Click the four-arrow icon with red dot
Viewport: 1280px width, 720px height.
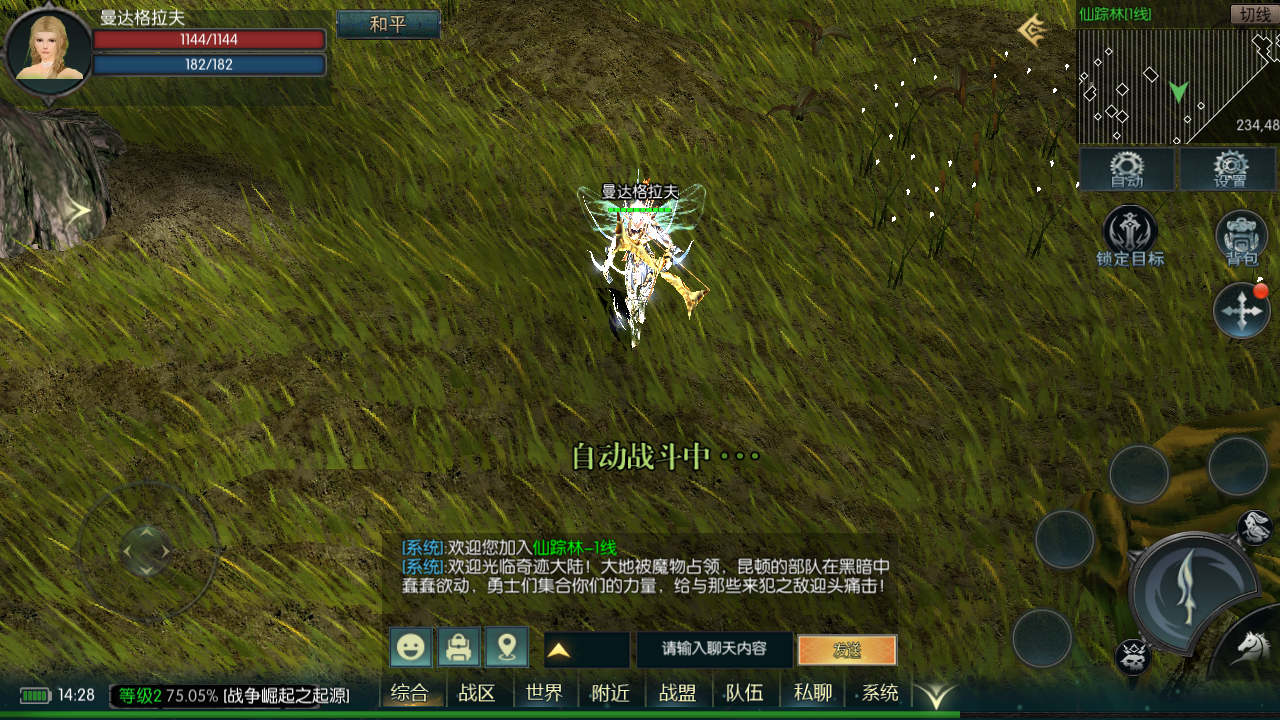coord(1241,311)
